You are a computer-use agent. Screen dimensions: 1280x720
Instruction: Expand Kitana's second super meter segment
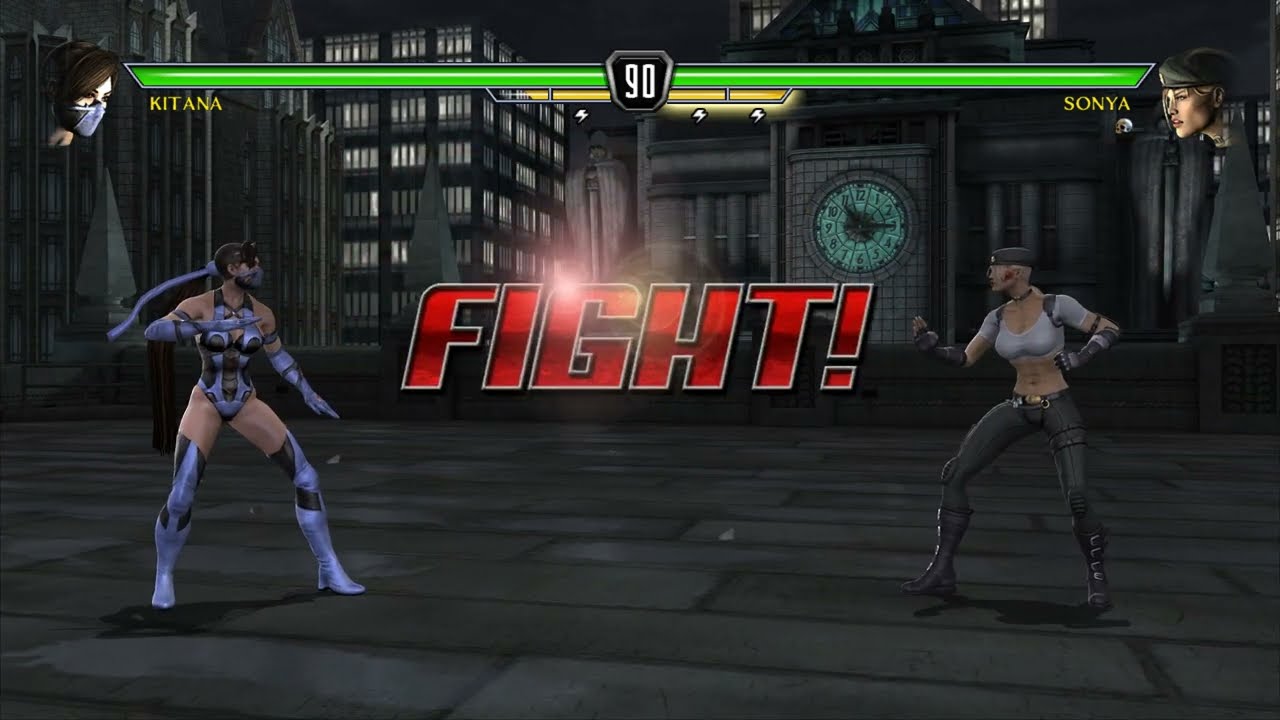click(580, 94)
